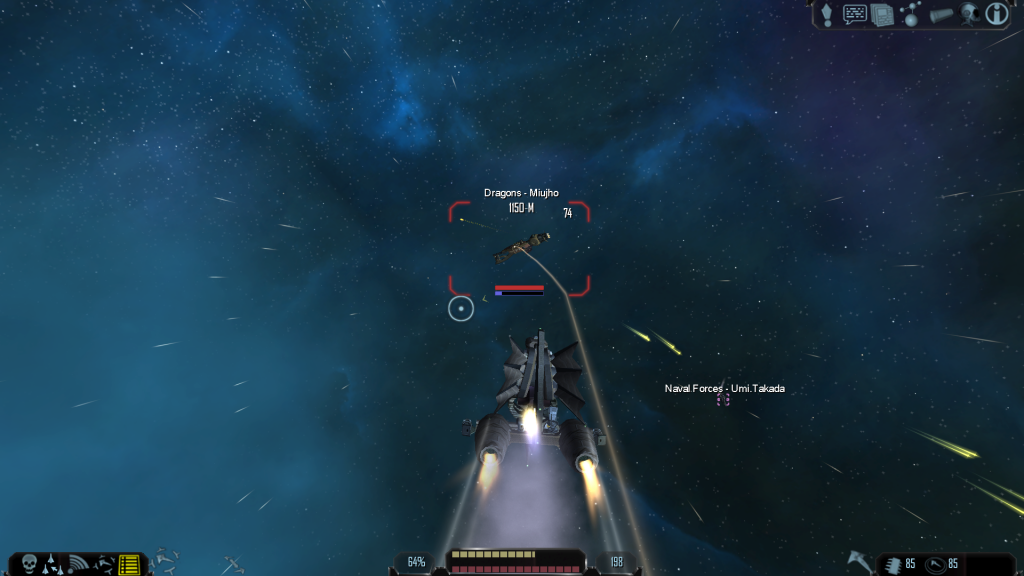Toggle the yellow contact list icon
Viewport: 1024px width, 576px height.
pyautogui.click(x=129, y=564)
